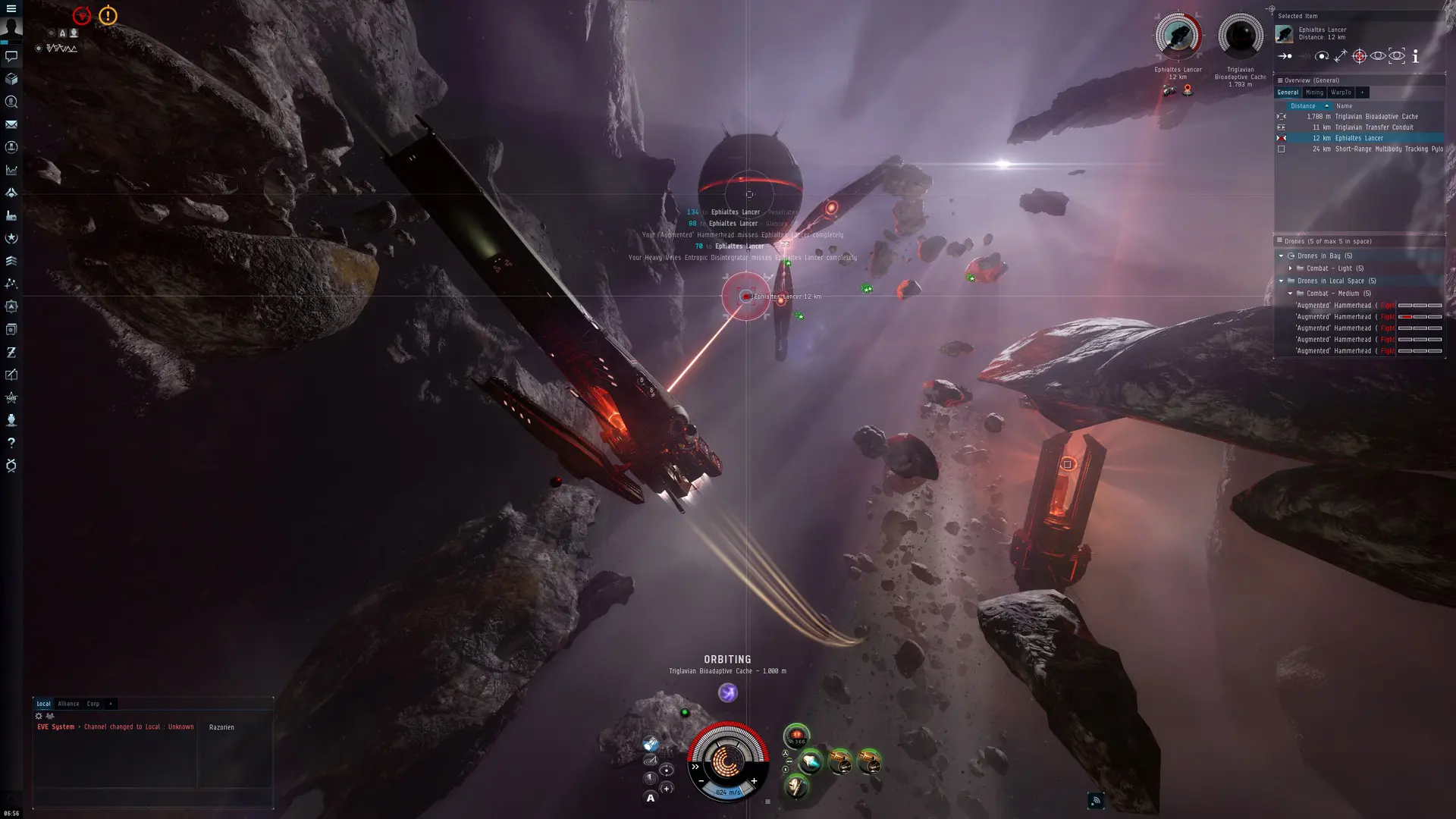Viewport: 1456px width, 819px height.
Task: Set maximum speed on the throttle gauge
Action: tap(754, 780)
